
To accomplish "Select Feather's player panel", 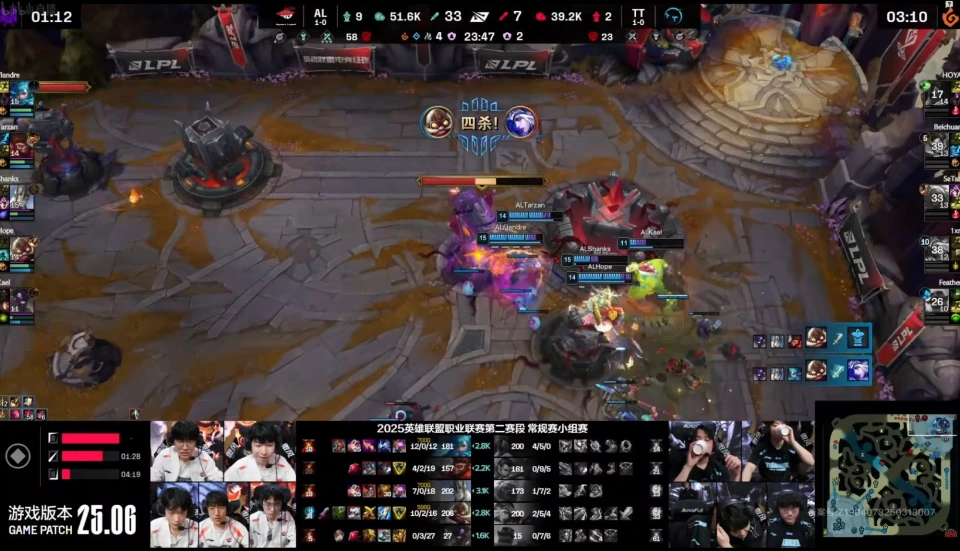I will coord(940,302).
